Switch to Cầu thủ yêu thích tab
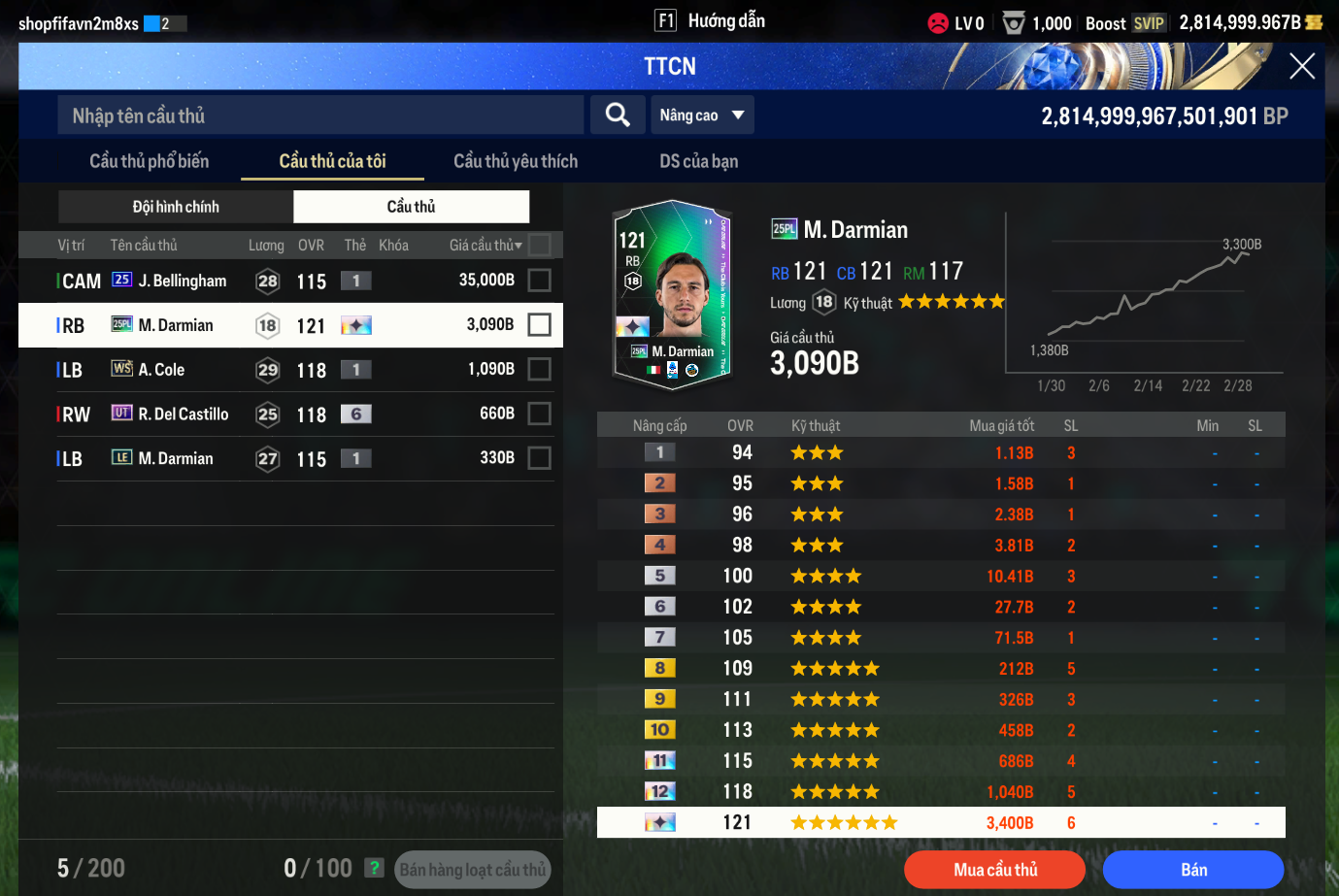1339x896 pixels. click(516, 161)
